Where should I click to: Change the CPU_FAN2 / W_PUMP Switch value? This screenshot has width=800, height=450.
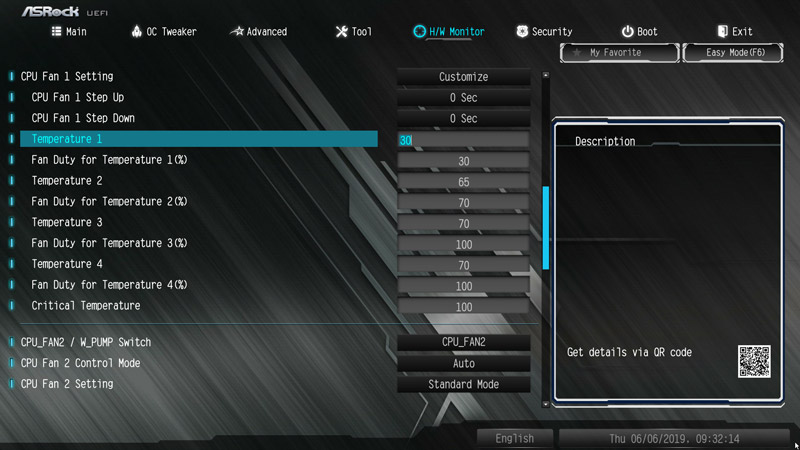pos(463,343)
